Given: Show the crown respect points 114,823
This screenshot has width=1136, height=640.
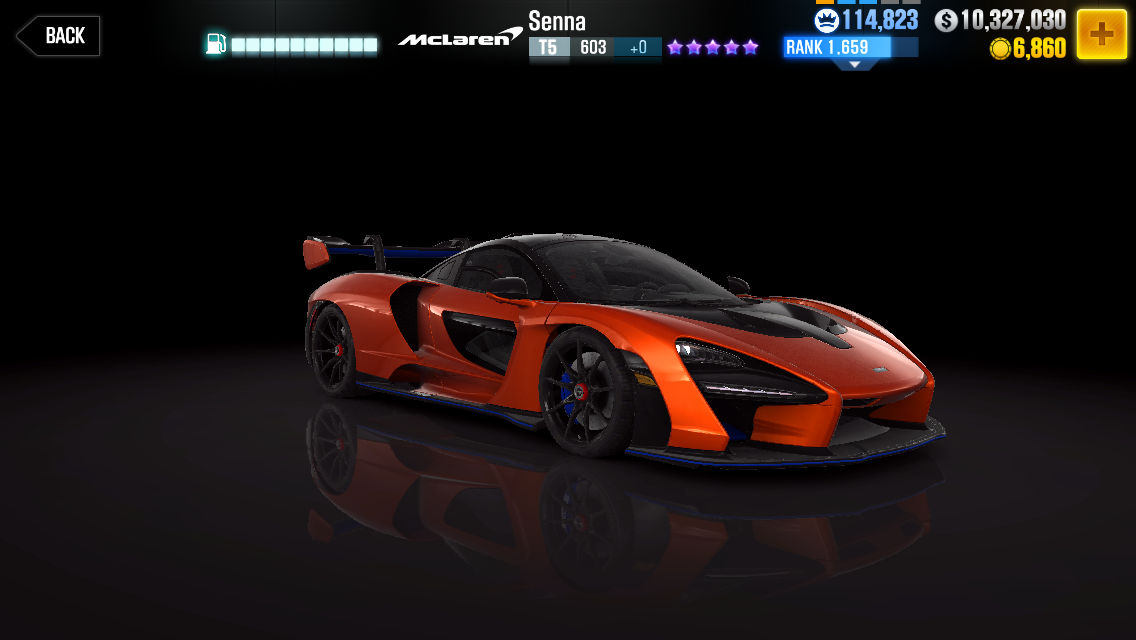Looking at the screenshot, I should [x=866, y=20].
